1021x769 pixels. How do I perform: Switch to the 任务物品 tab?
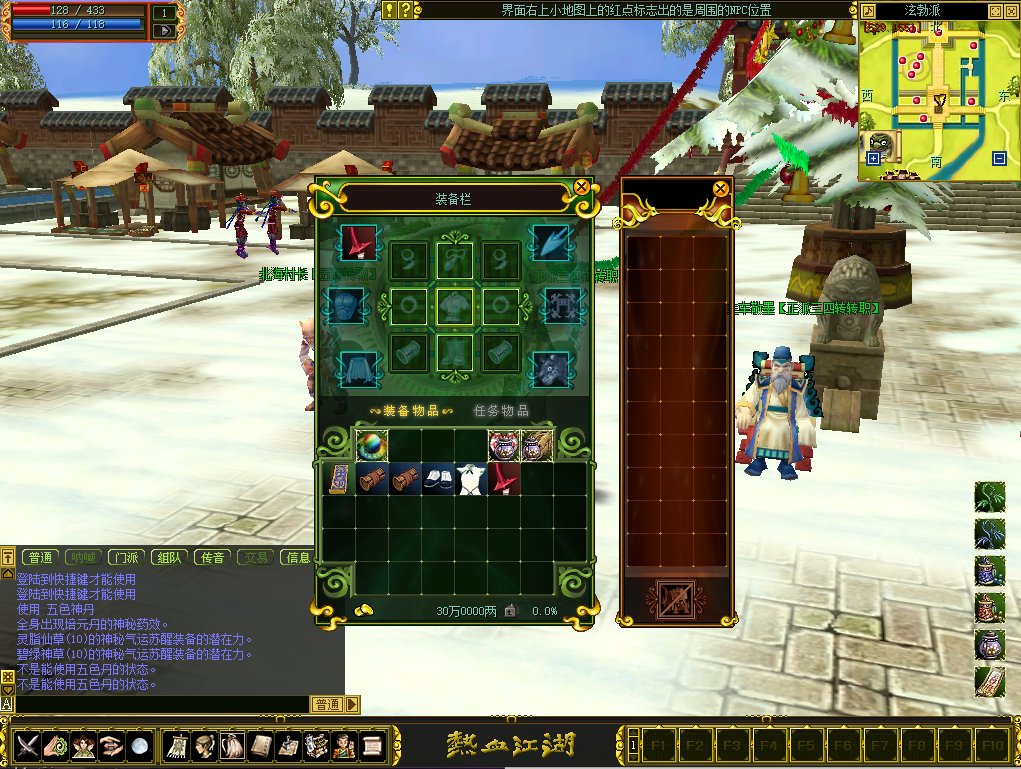click(501, 410)
